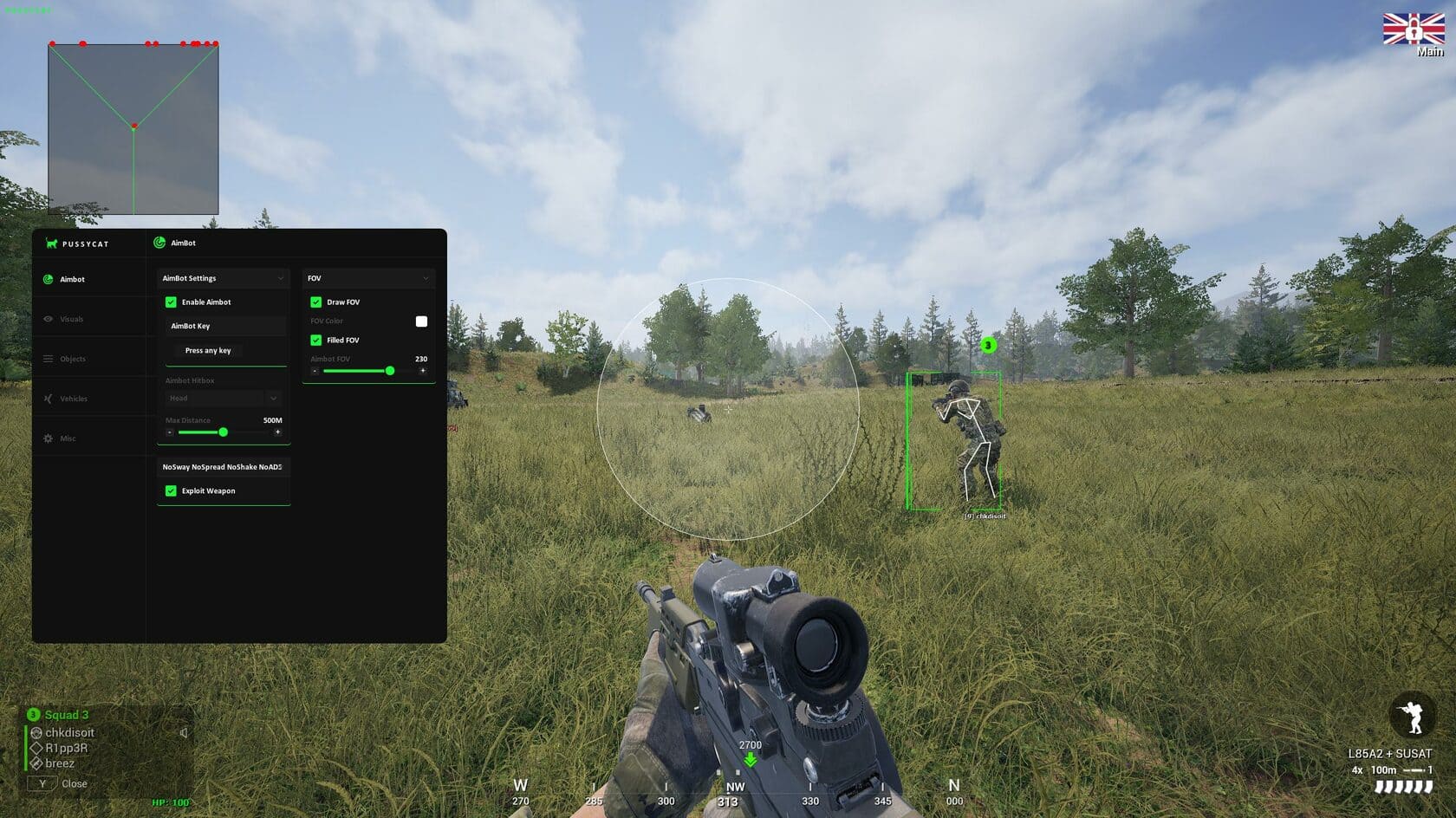
Task: Pick the white FOV Color swatch
Action: pos(421,321)
